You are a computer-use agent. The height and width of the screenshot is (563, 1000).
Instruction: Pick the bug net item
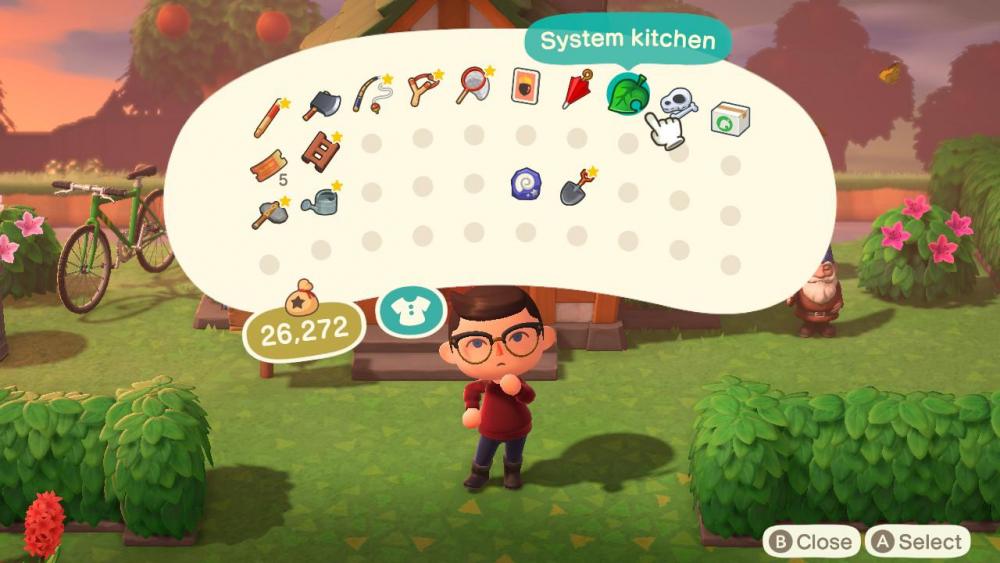474,86
